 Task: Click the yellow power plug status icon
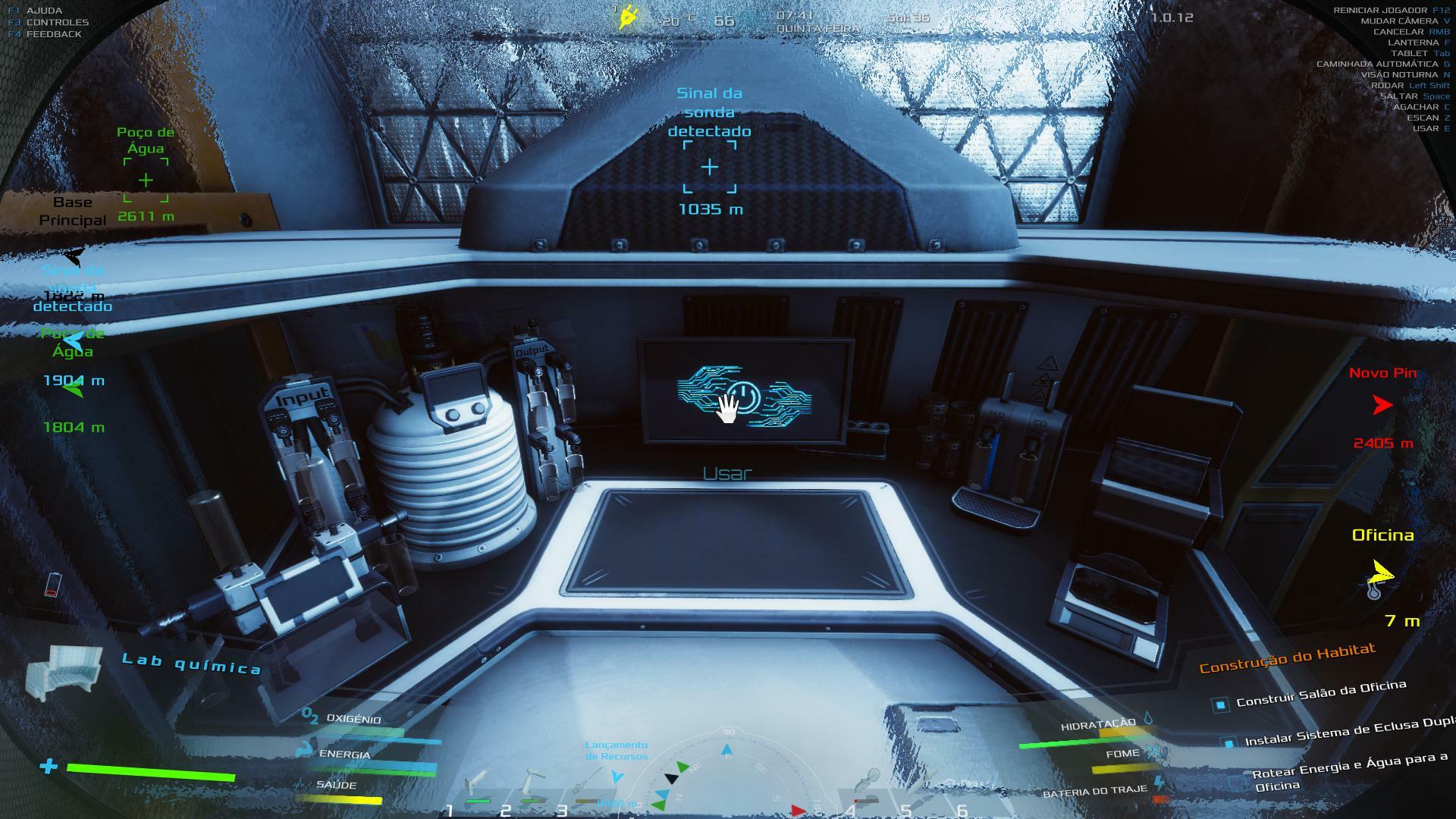click(628, 17)
